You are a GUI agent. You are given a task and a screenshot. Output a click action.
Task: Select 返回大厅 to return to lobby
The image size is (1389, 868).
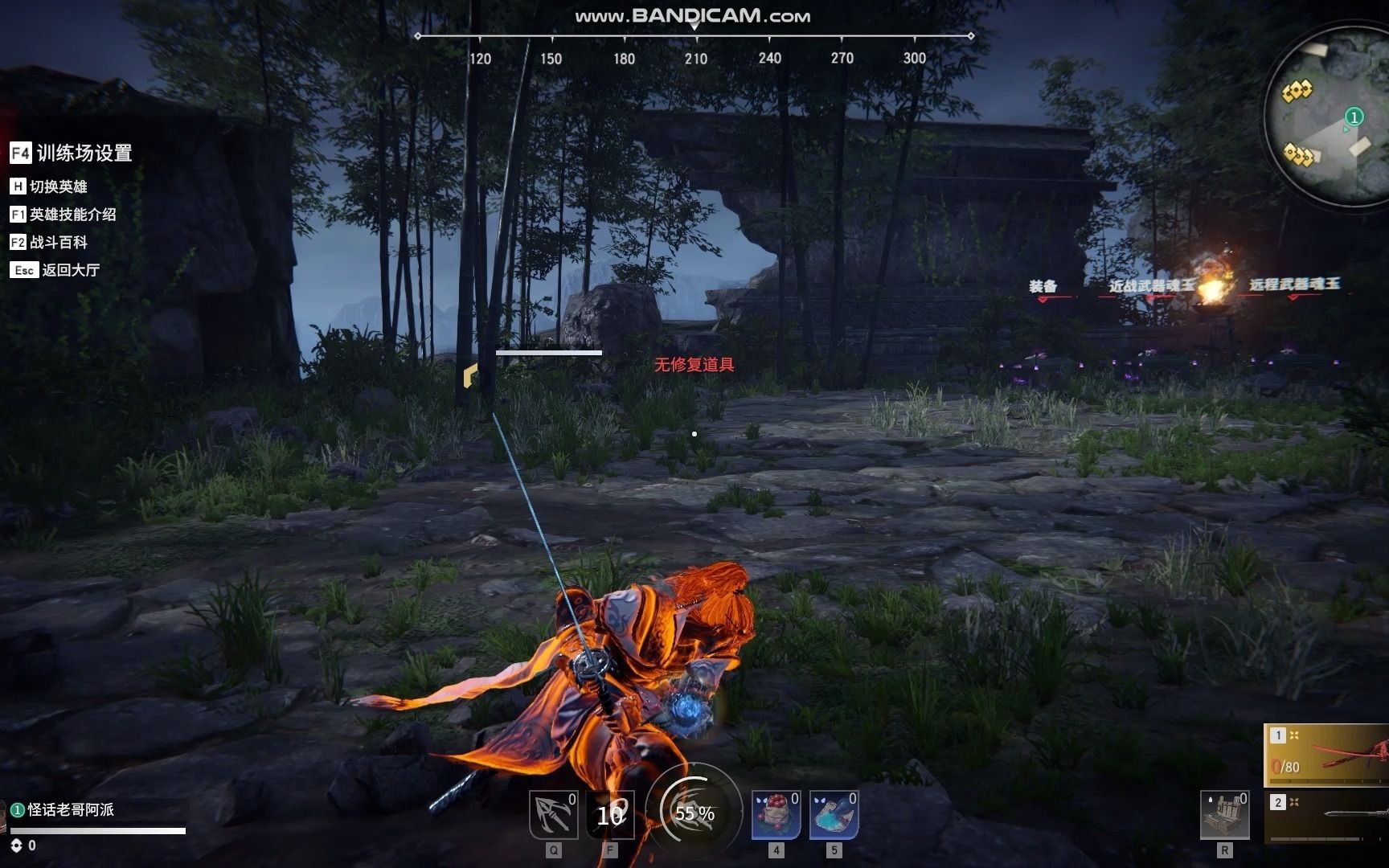pos(55,270)
